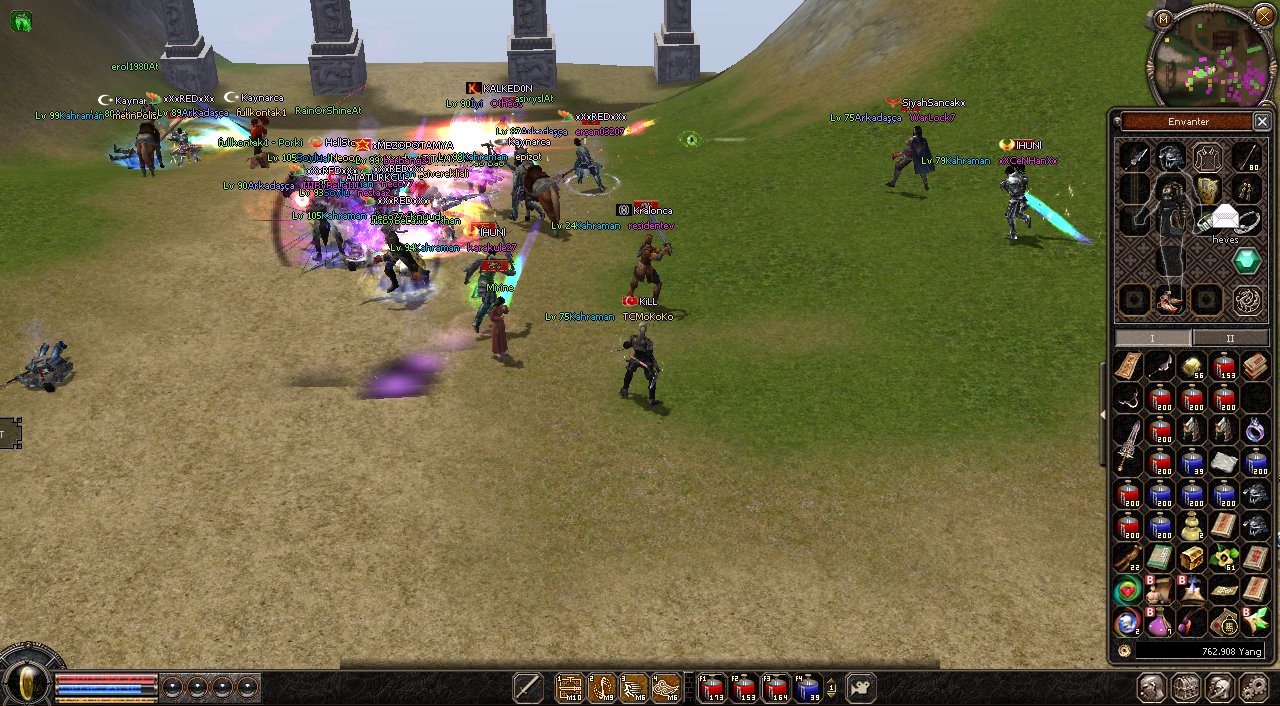Open the collapse arrow on the inventory's edge
Viewport: 1280px width, 706px height.
[1103, 414]
